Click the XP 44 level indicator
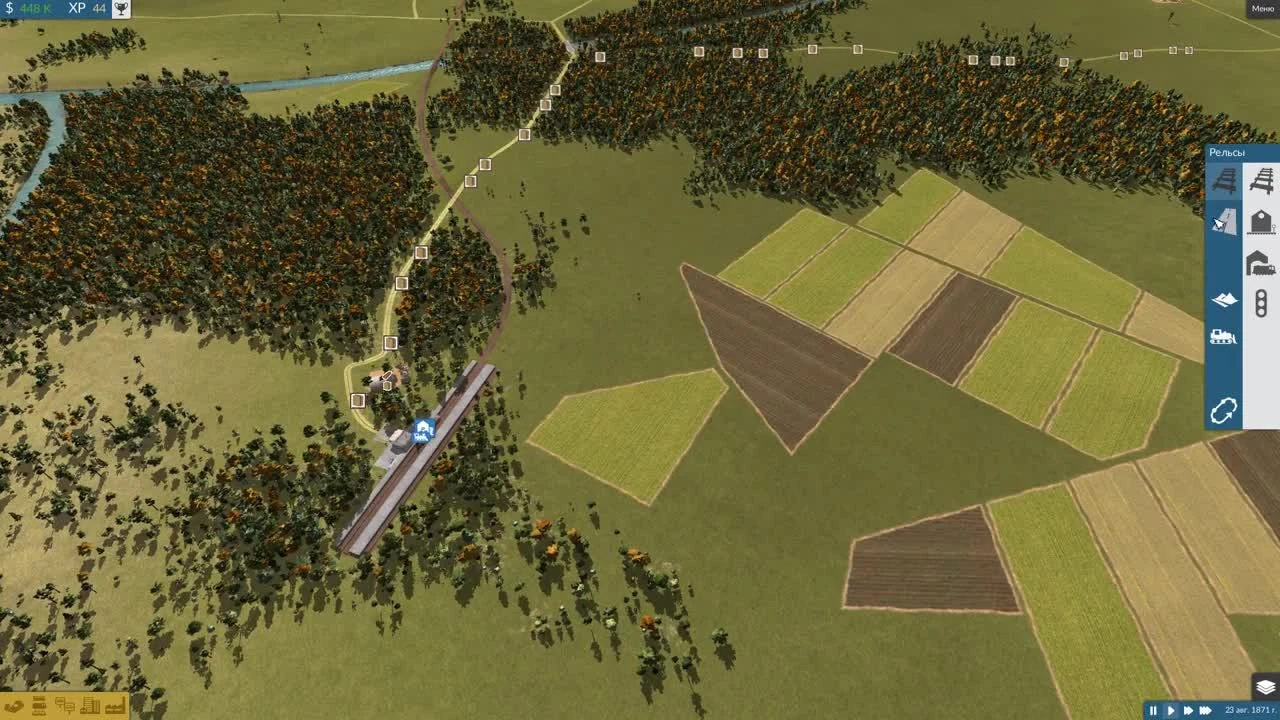The height and width of the screenshot is (720, 1280). [83, 9]
